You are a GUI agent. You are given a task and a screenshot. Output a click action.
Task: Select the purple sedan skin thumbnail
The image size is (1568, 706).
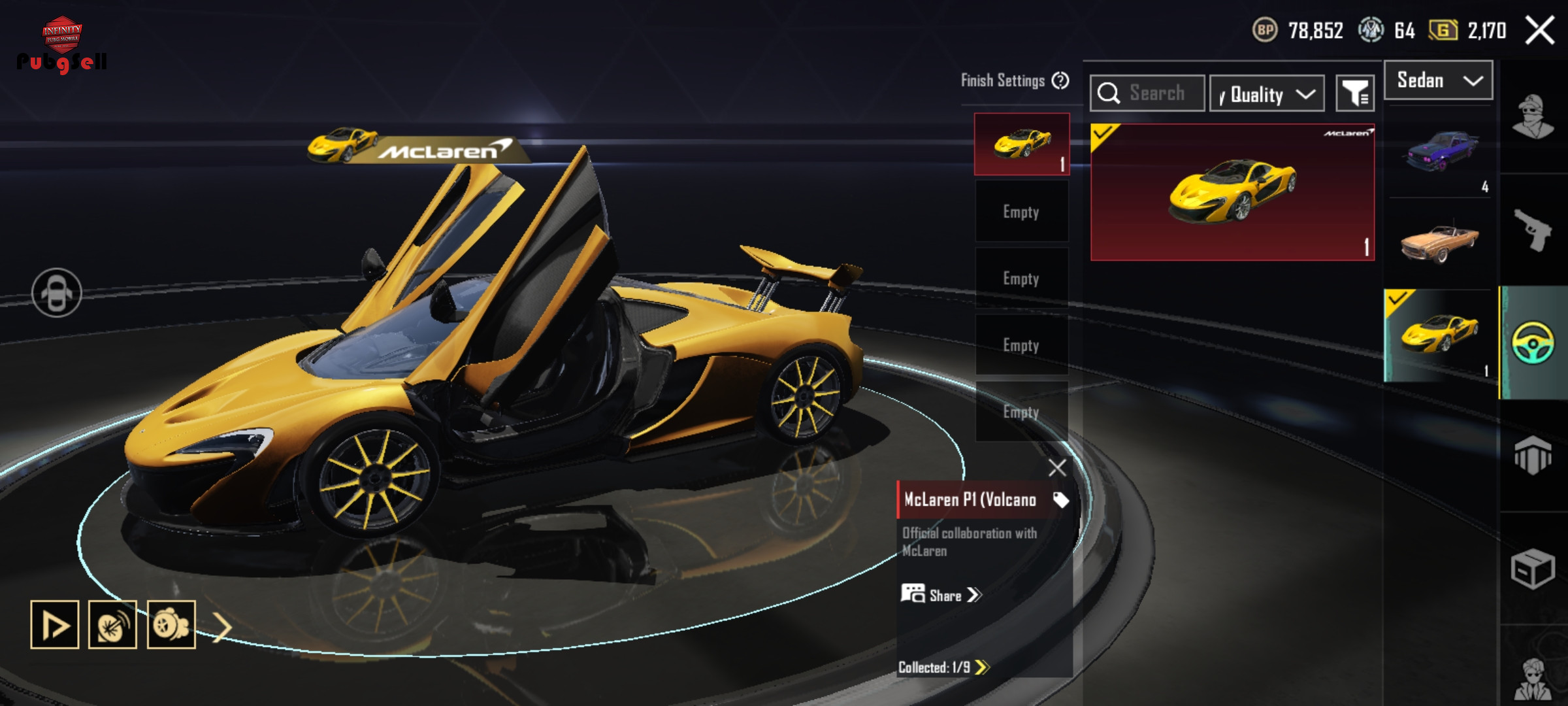pyautogui.click(x=1440, y=152)
